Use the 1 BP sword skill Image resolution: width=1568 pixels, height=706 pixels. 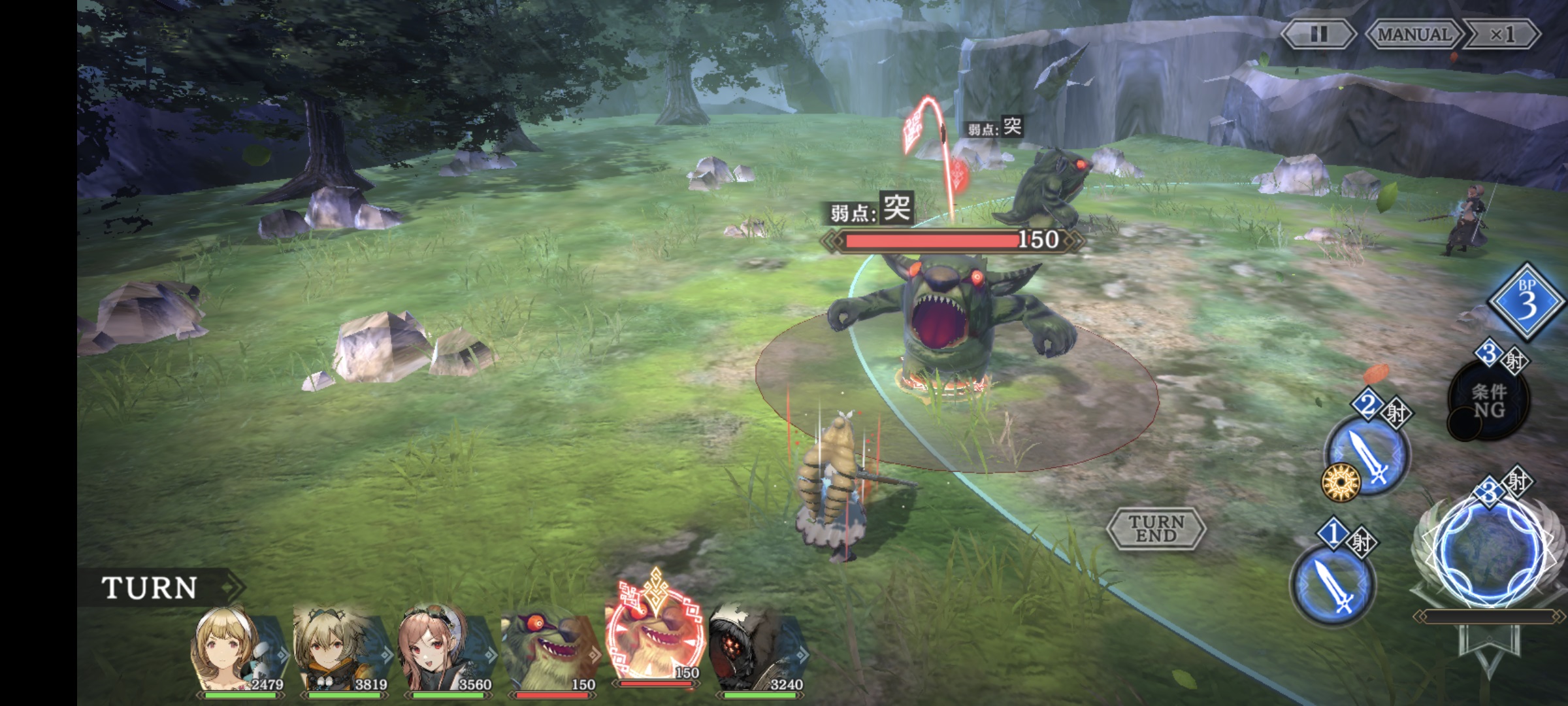tap(1333, 584)
